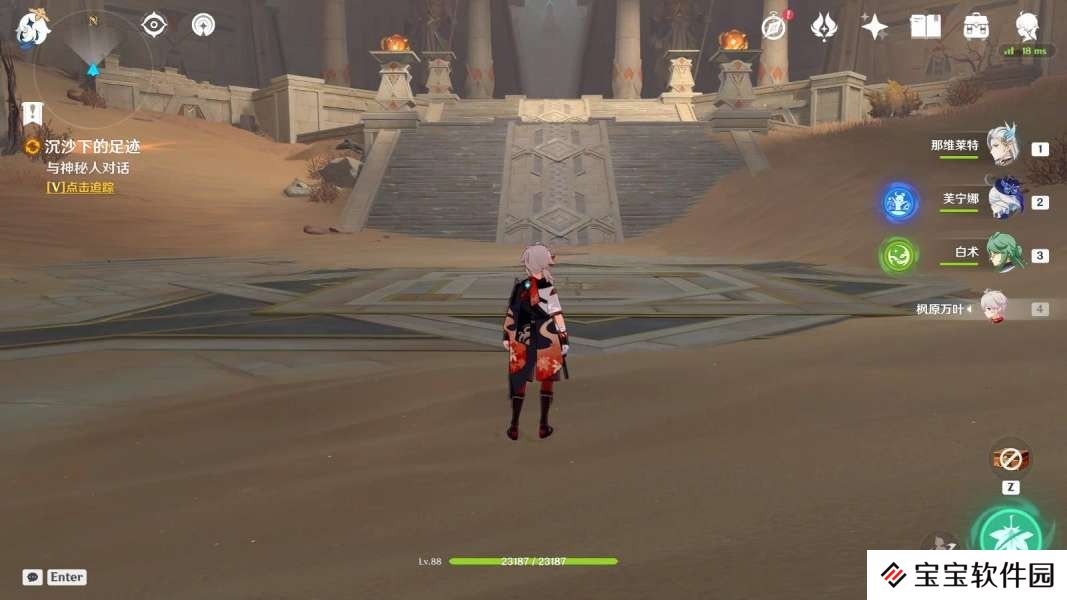Use the chest gadget icon

click(x=1010, y=459)
